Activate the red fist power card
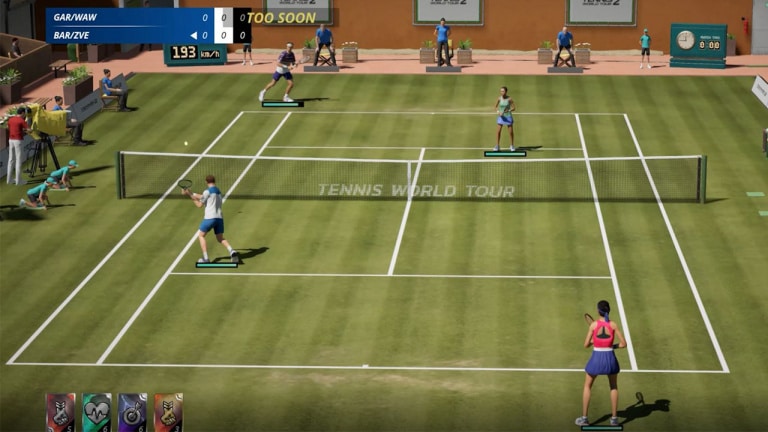The image size is (768, 432). coord(60,412)
